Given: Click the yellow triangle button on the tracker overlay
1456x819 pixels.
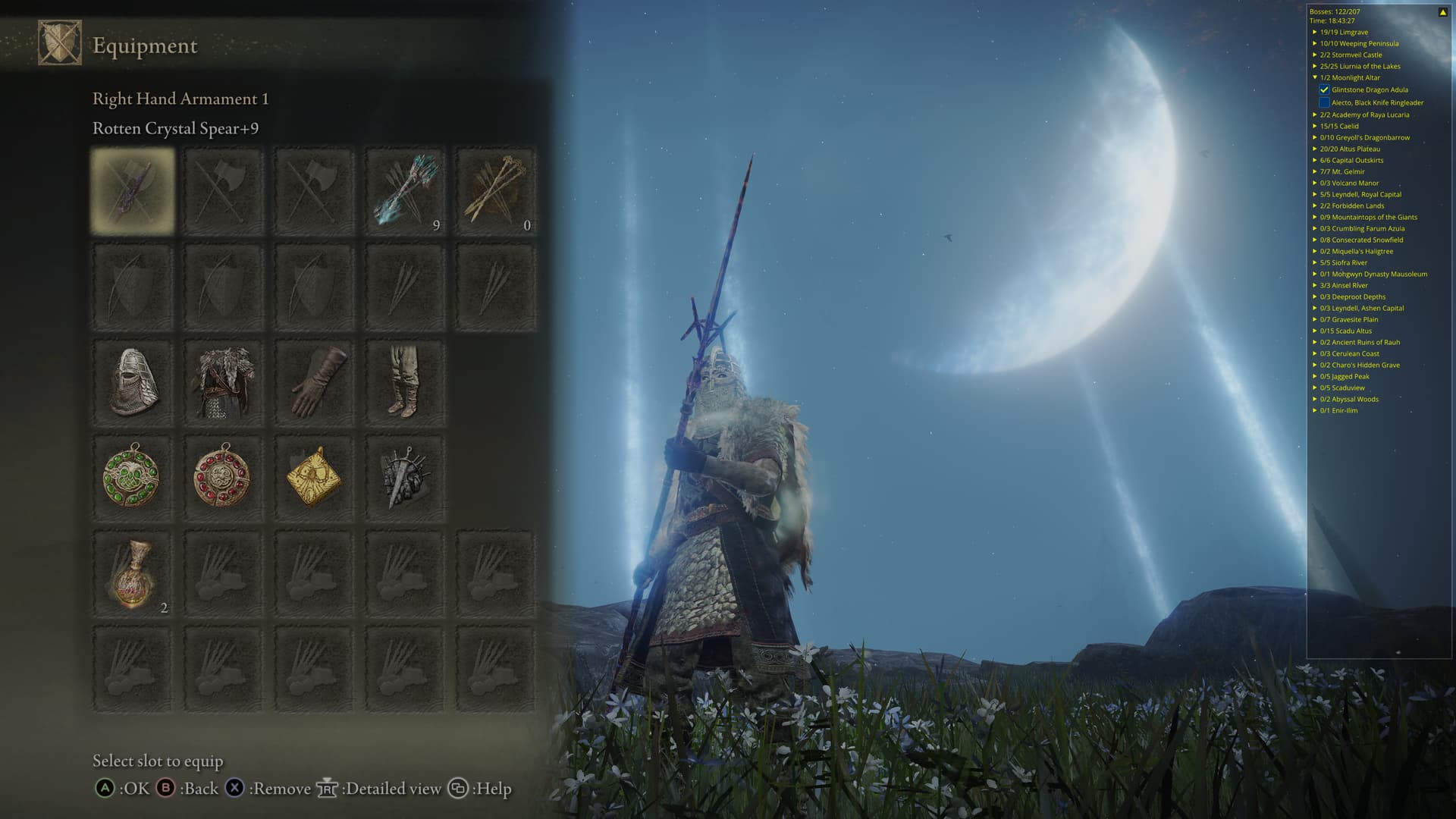Looking at the screenshot, I should click(x=1442, y=12).
